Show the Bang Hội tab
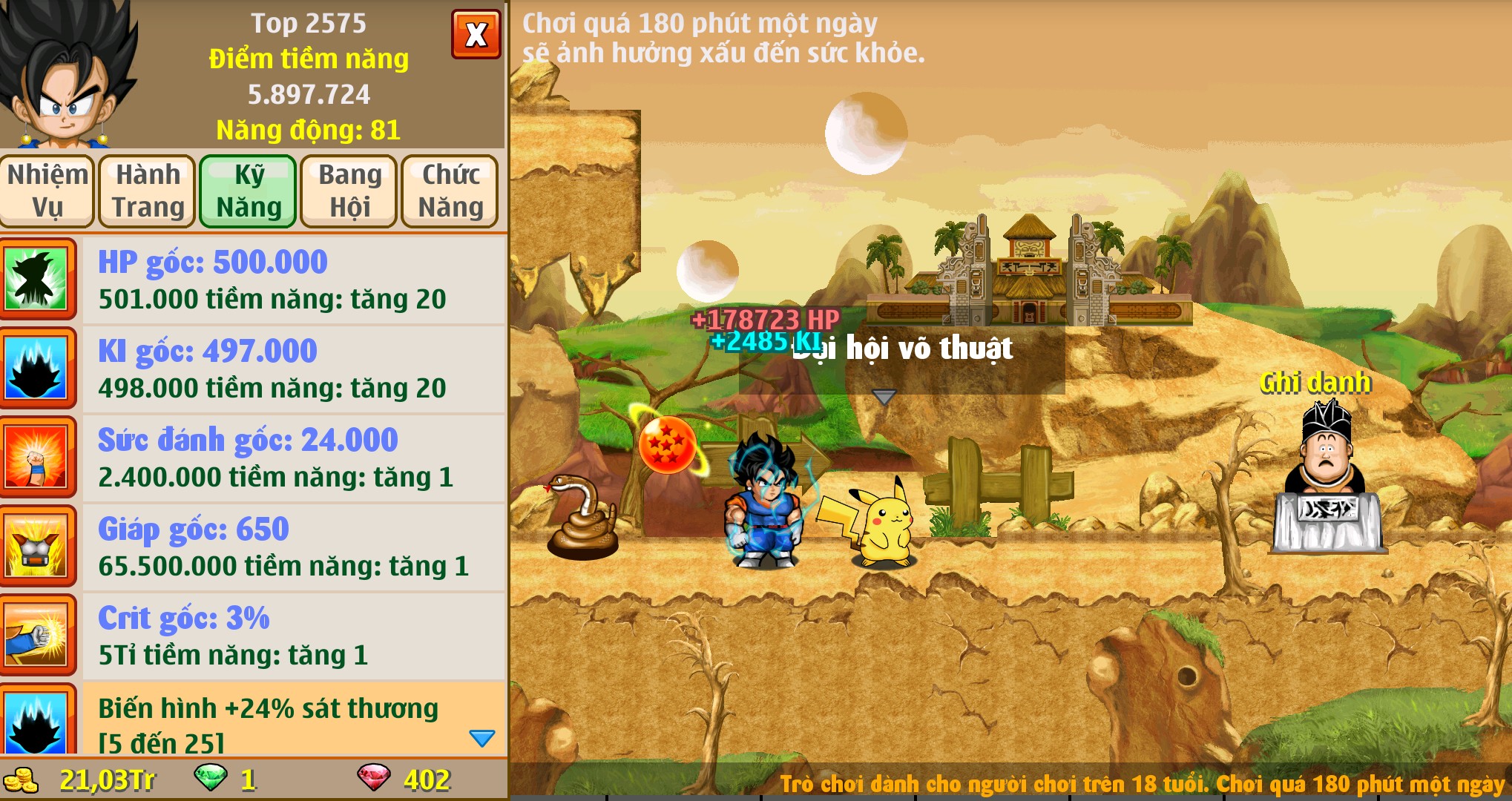The height and width of the screenshot is (801, 1512). [x=349, y=191]
